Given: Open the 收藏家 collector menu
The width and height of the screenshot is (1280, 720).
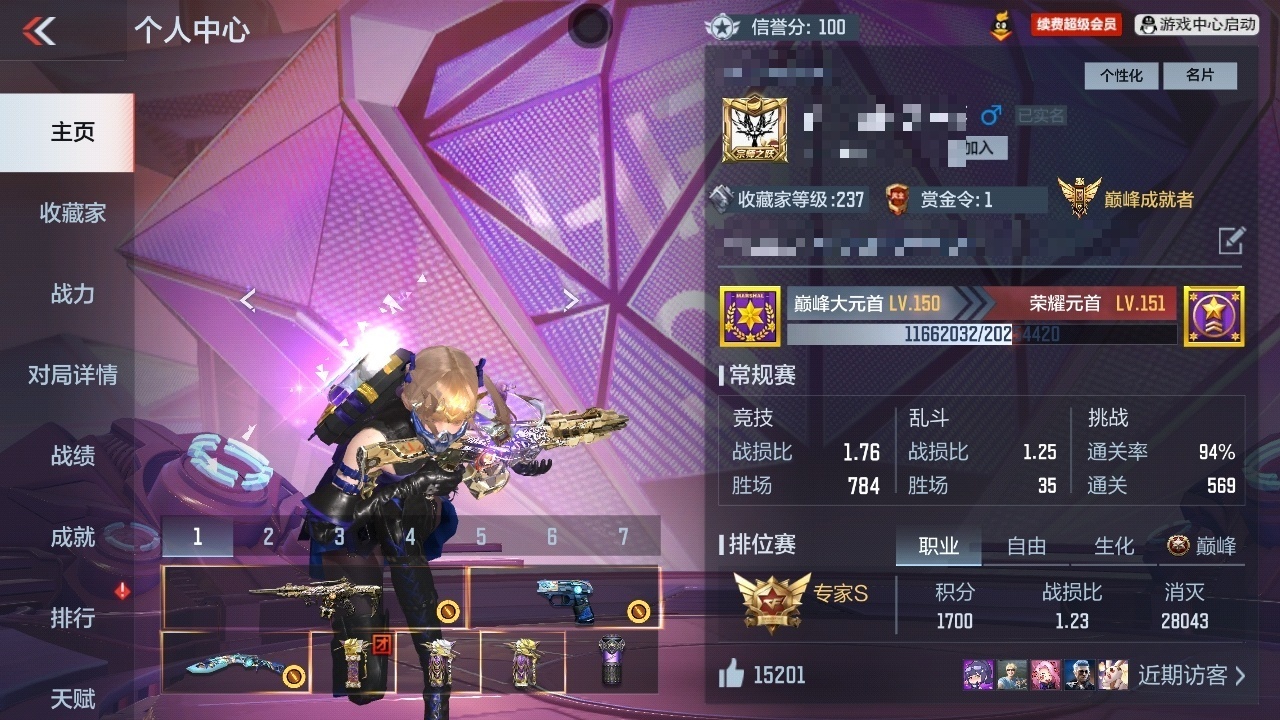Looking at the screenshot, I should (x=72, y=213).
